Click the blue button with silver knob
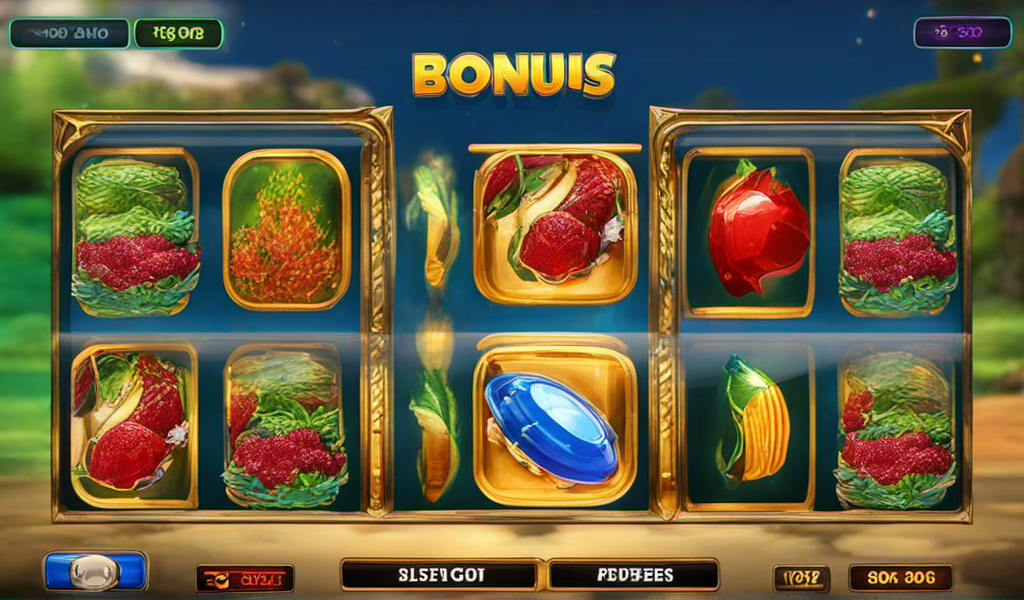 [95, 571]
